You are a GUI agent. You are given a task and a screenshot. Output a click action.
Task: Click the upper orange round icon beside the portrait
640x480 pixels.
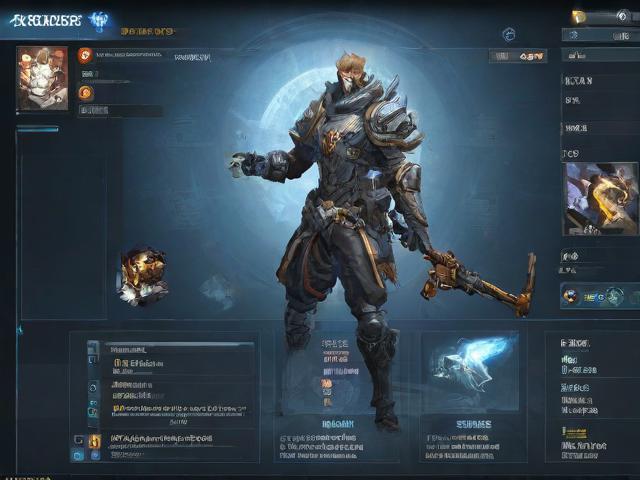pos(85,56)
